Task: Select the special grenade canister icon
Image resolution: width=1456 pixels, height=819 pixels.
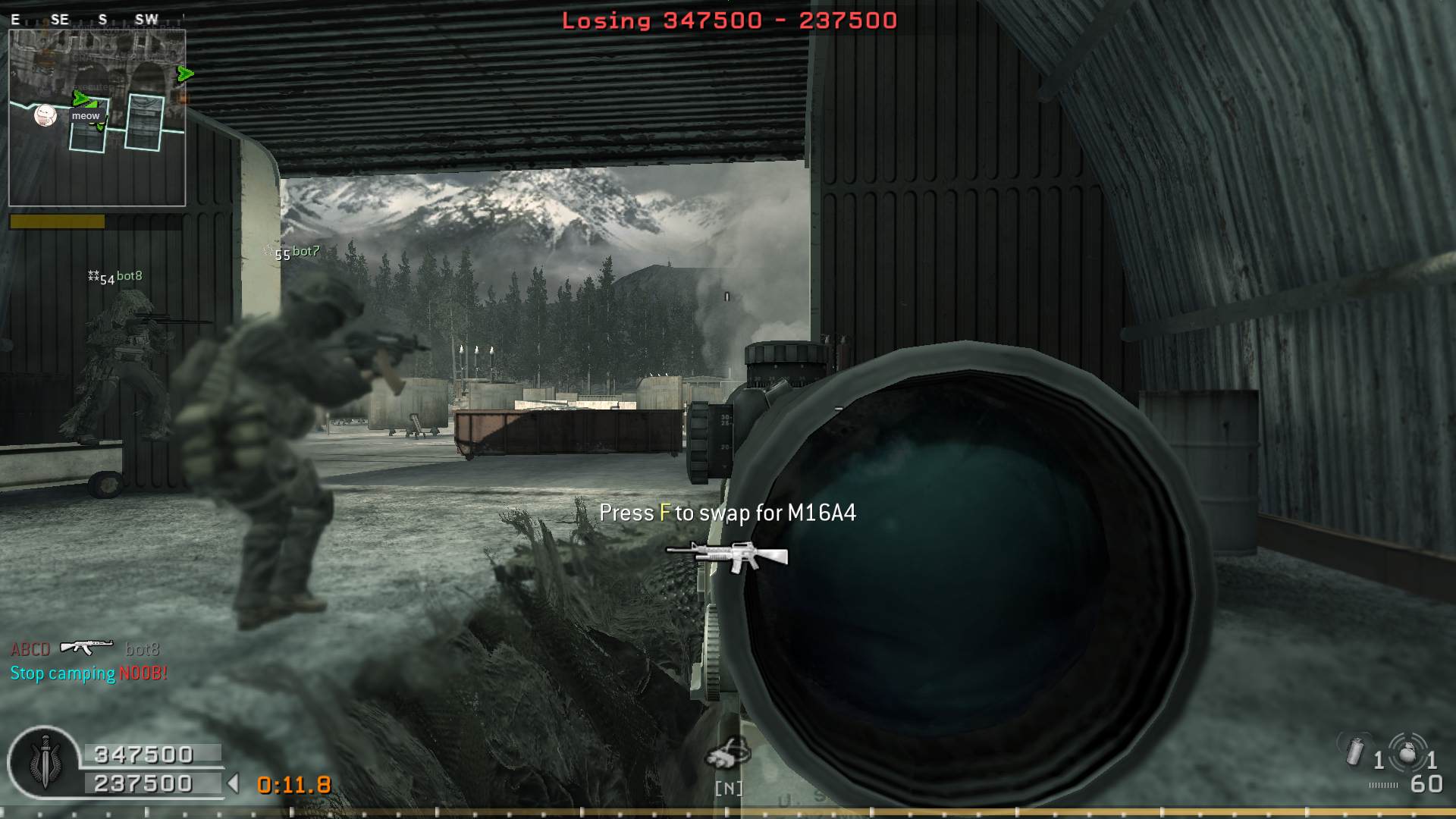Action: point(1354,752)
